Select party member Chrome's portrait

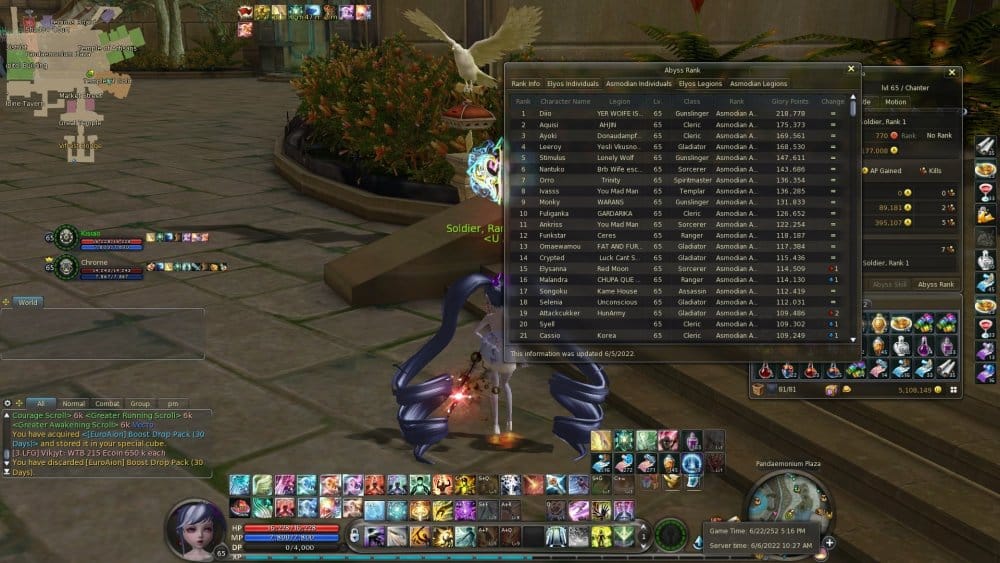click(x=67, y=267)
